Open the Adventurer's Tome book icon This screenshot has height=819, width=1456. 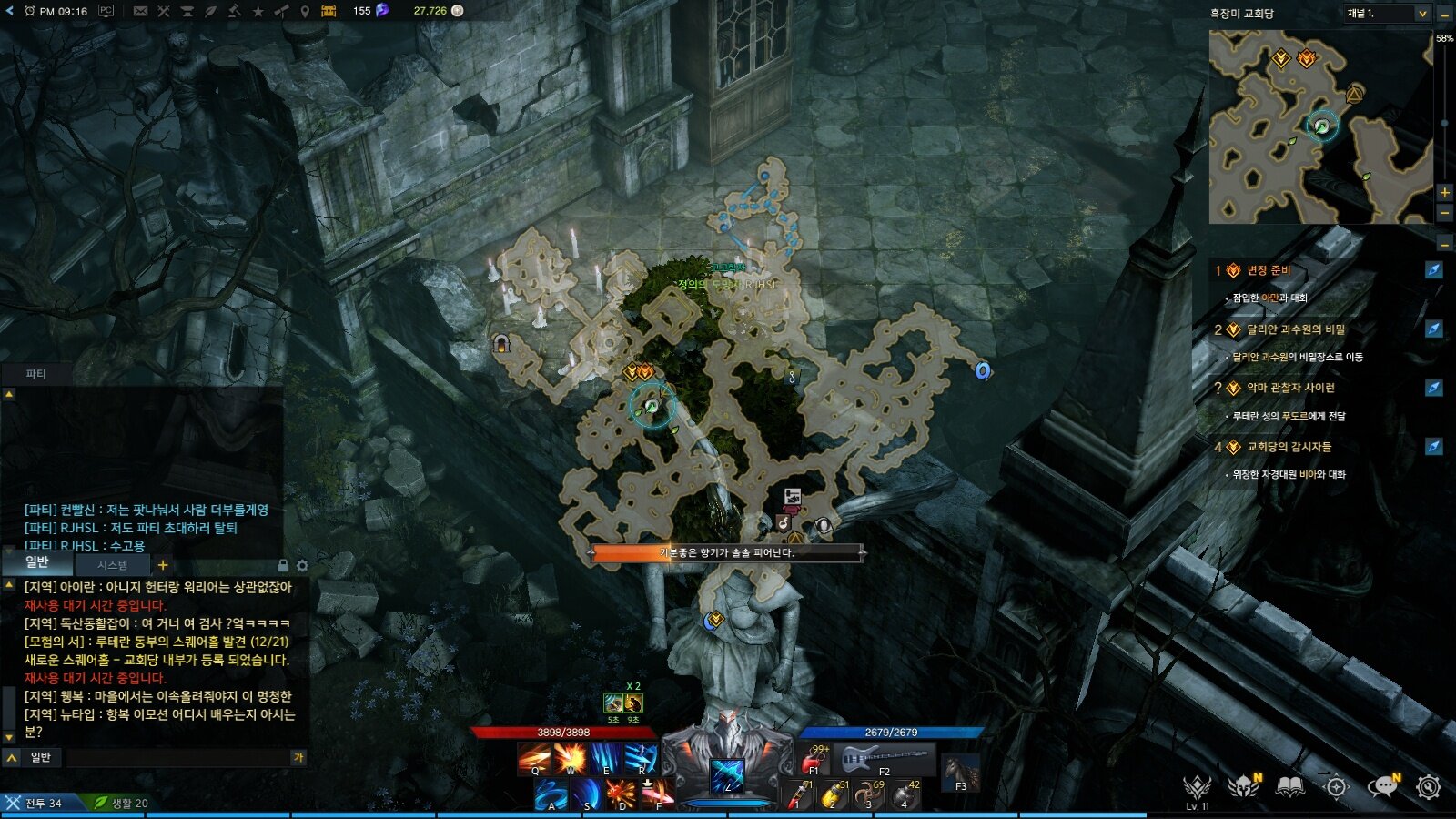coord(1289,785)
